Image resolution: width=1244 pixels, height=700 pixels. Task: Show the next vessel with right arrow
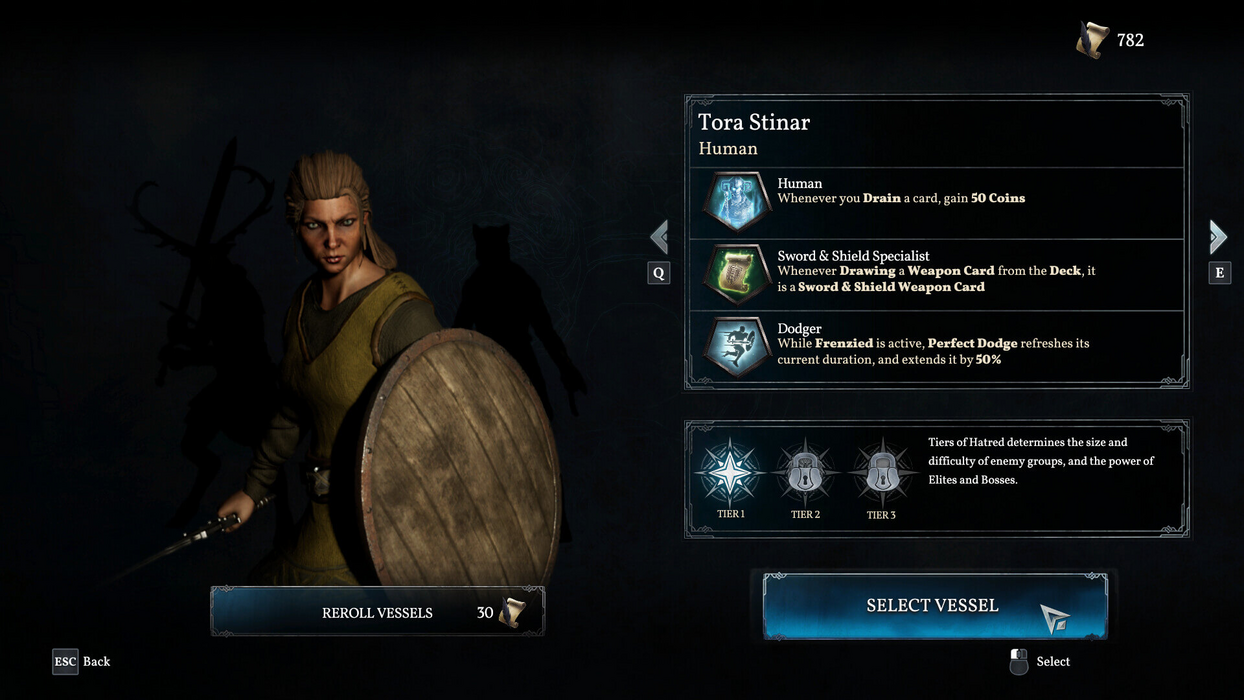1218,237
